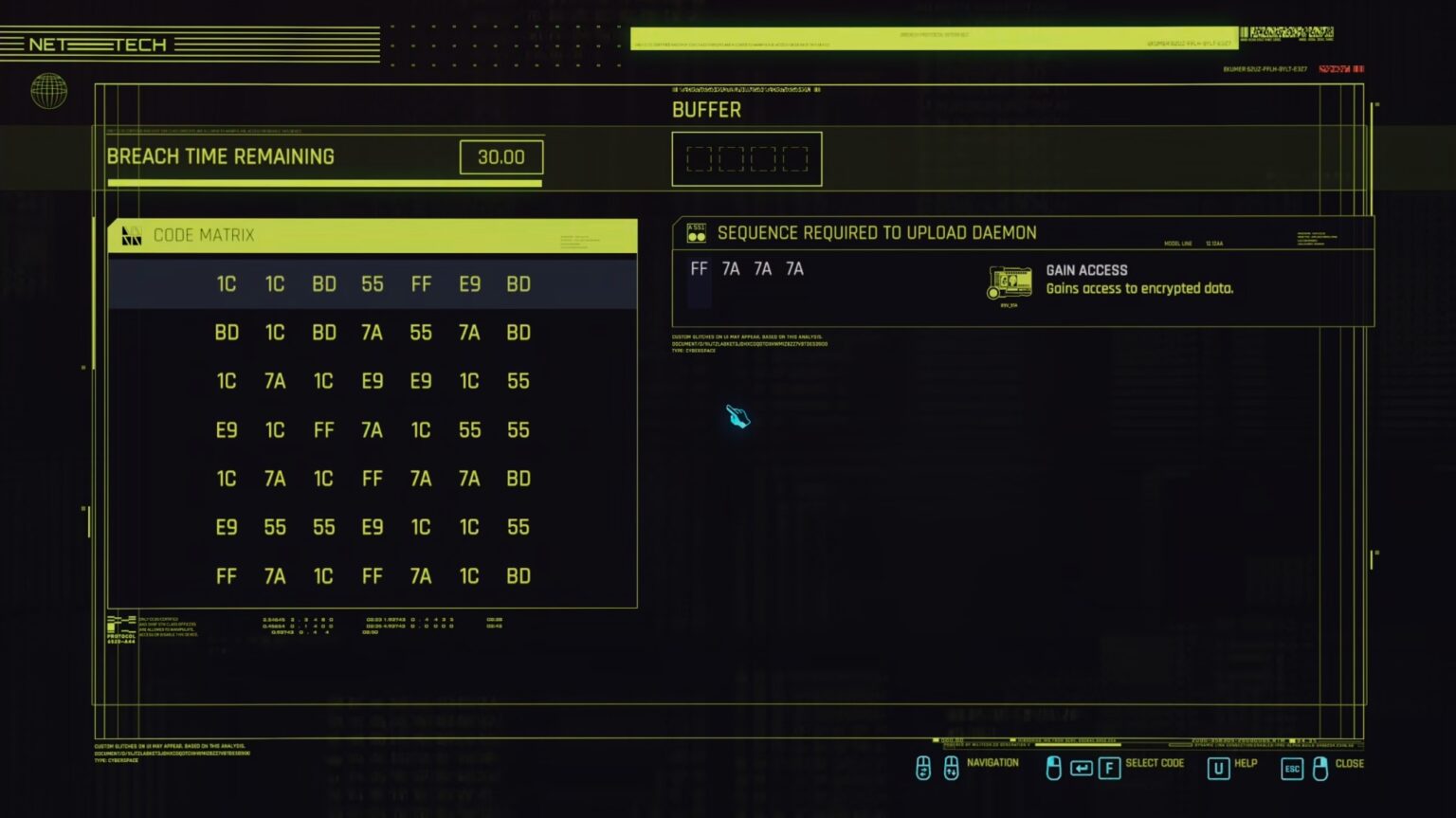
Task: Select the highlighted FF in the upload sequence
Action: (x=699, y=269)
